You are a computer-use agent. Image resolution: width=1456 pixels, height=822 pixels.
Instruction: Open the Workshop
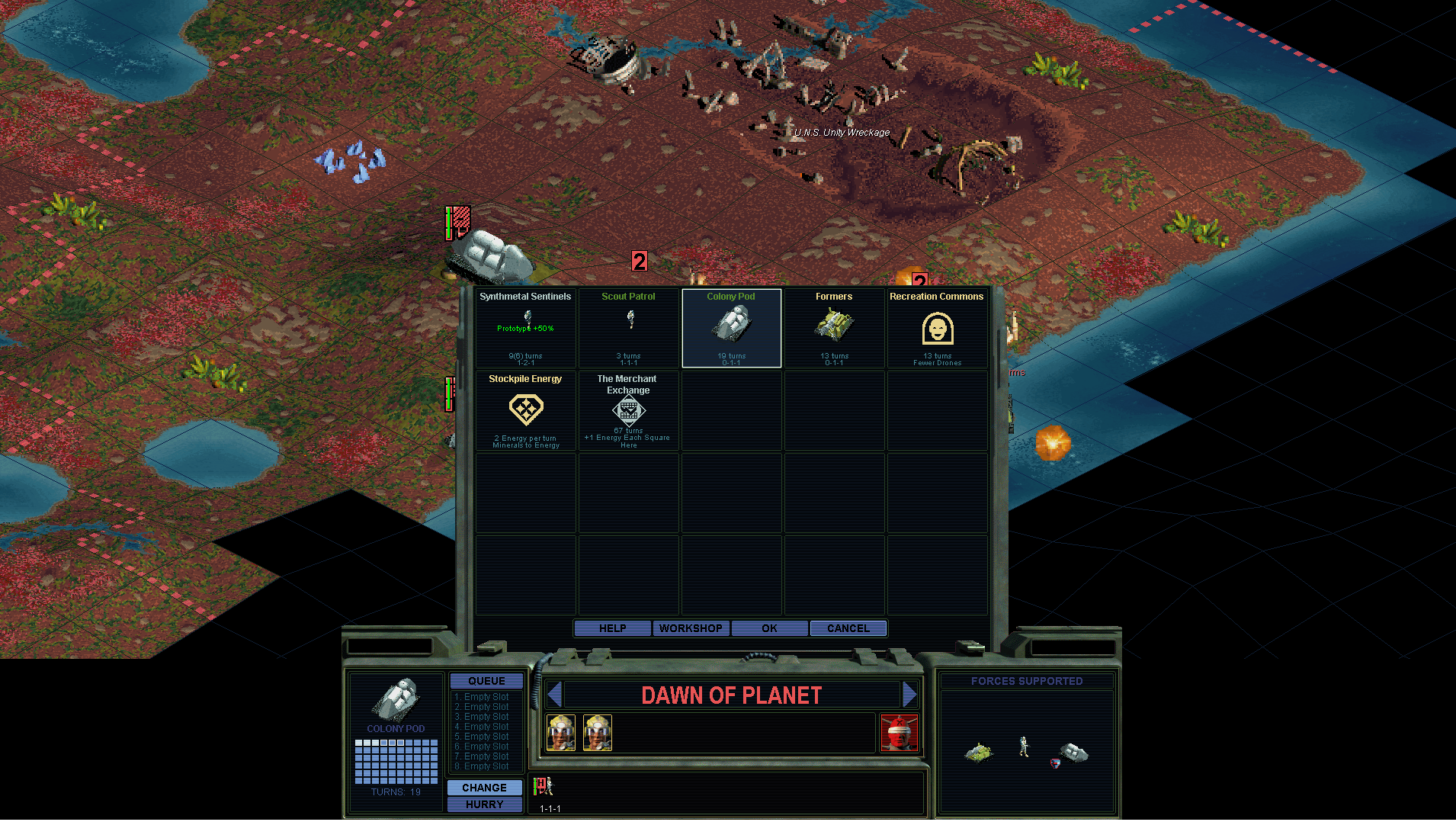[x=691, y=628]
